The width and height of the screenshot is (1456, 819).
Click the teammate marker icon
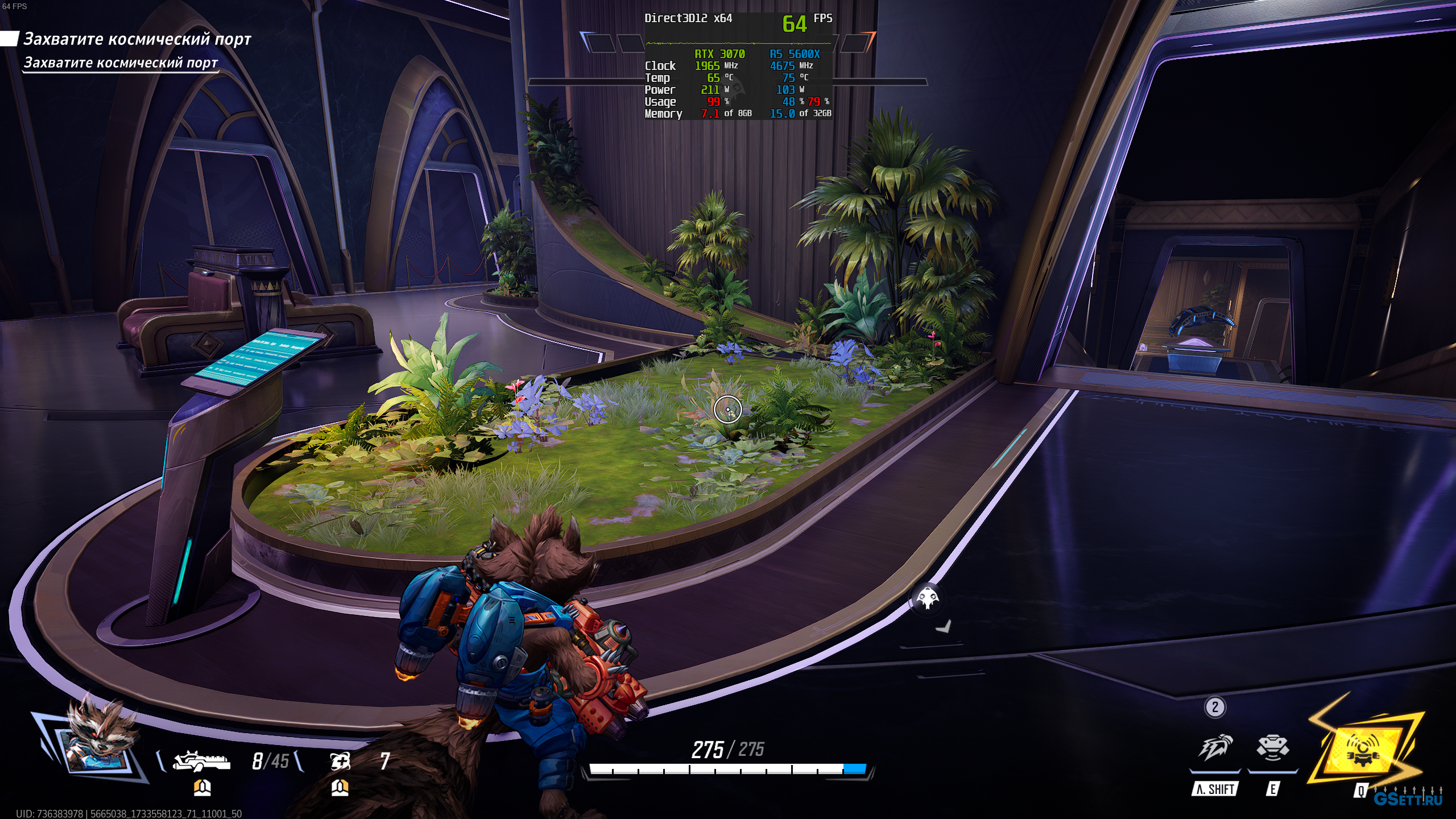tap(928, 598)
